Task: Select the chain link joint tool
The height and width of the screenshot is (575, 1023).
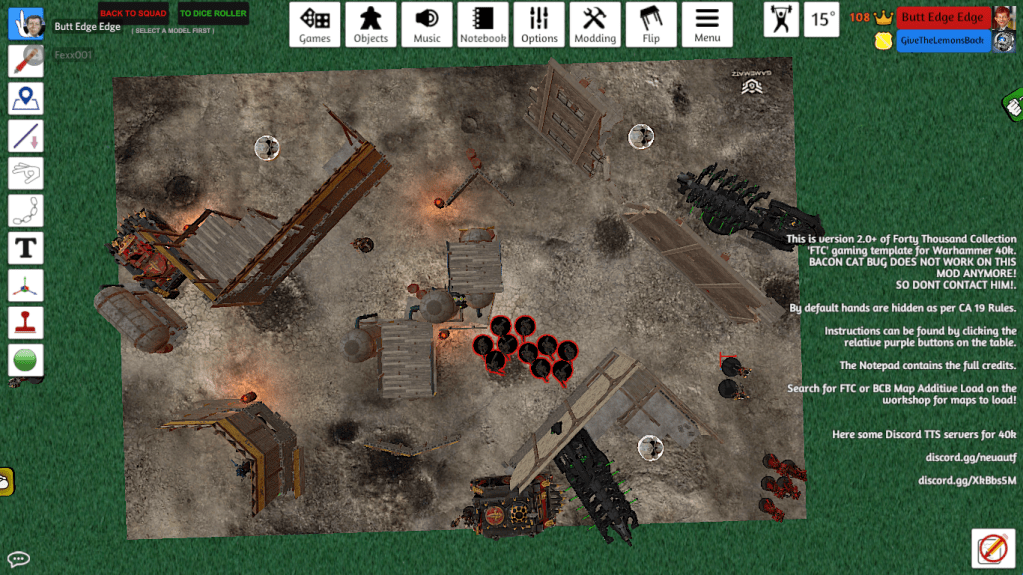Action: click(x=26, y=210)
